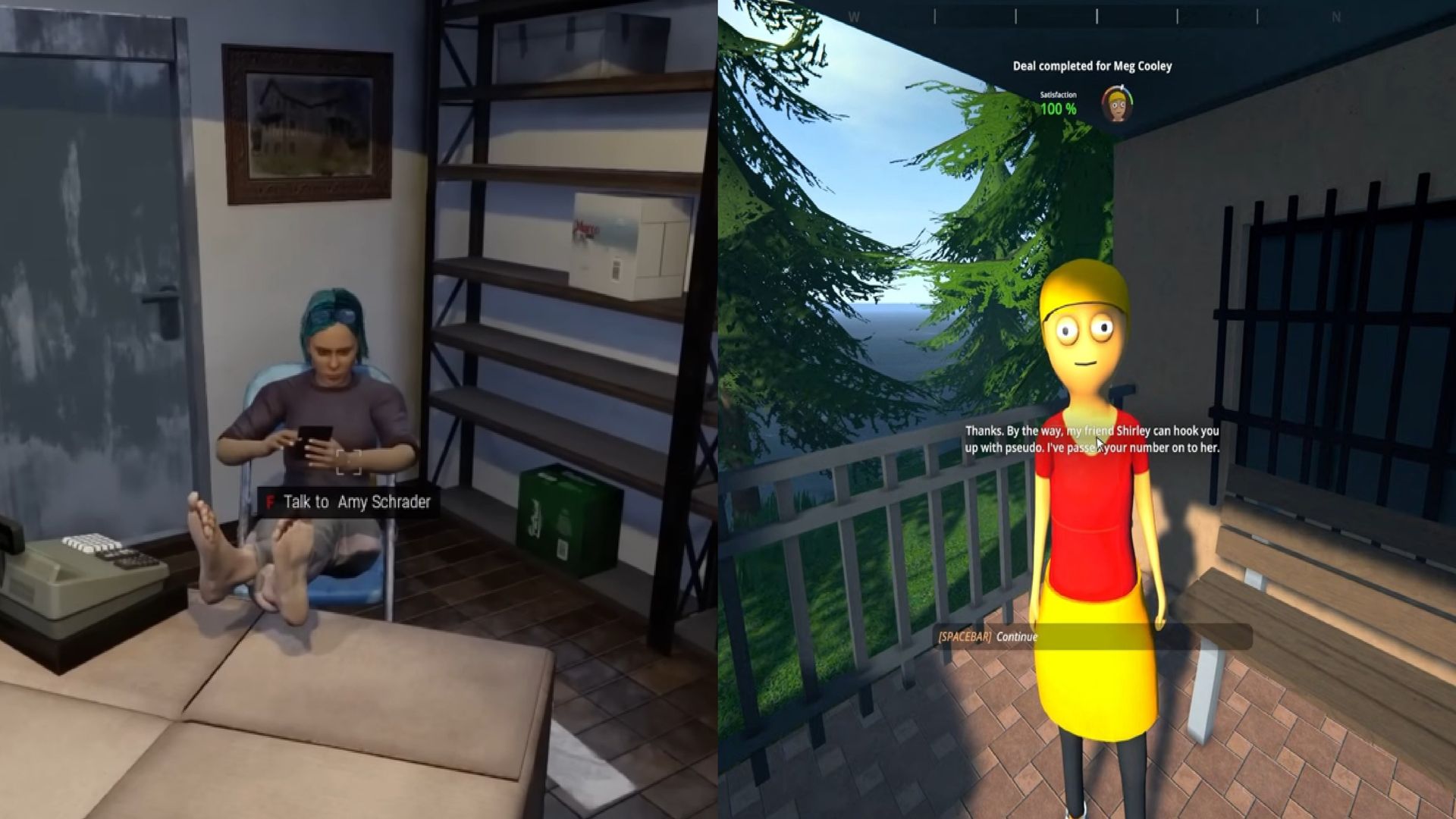
Task: Click the F key interaction icon
Action: pos(269,502)
